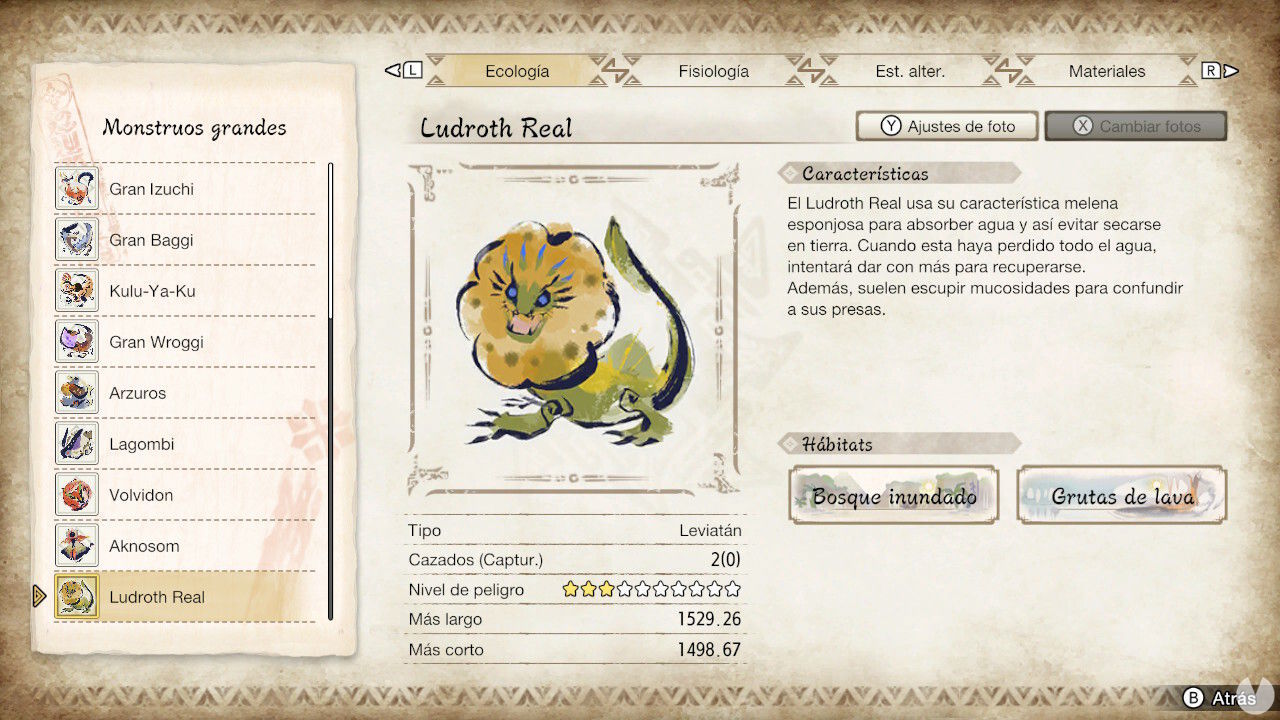This screenshot has height=720, width=1280.
Task: Select the Gran Izuchi monster icon
Action: (77, 188)
